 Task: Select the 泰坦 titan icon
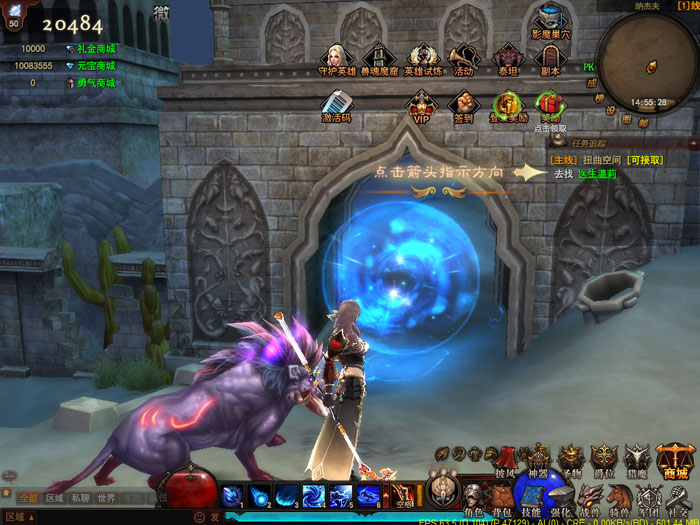(x=507, y=58)
